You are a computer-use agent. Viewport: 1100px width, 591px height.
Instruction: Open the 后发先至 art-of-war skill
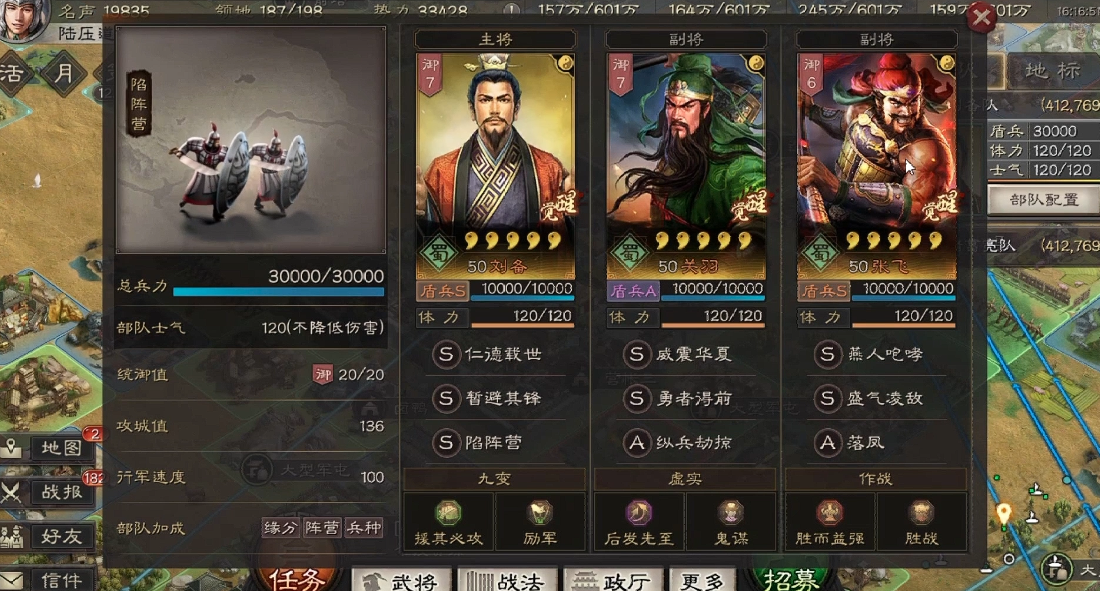pos(639,521)
